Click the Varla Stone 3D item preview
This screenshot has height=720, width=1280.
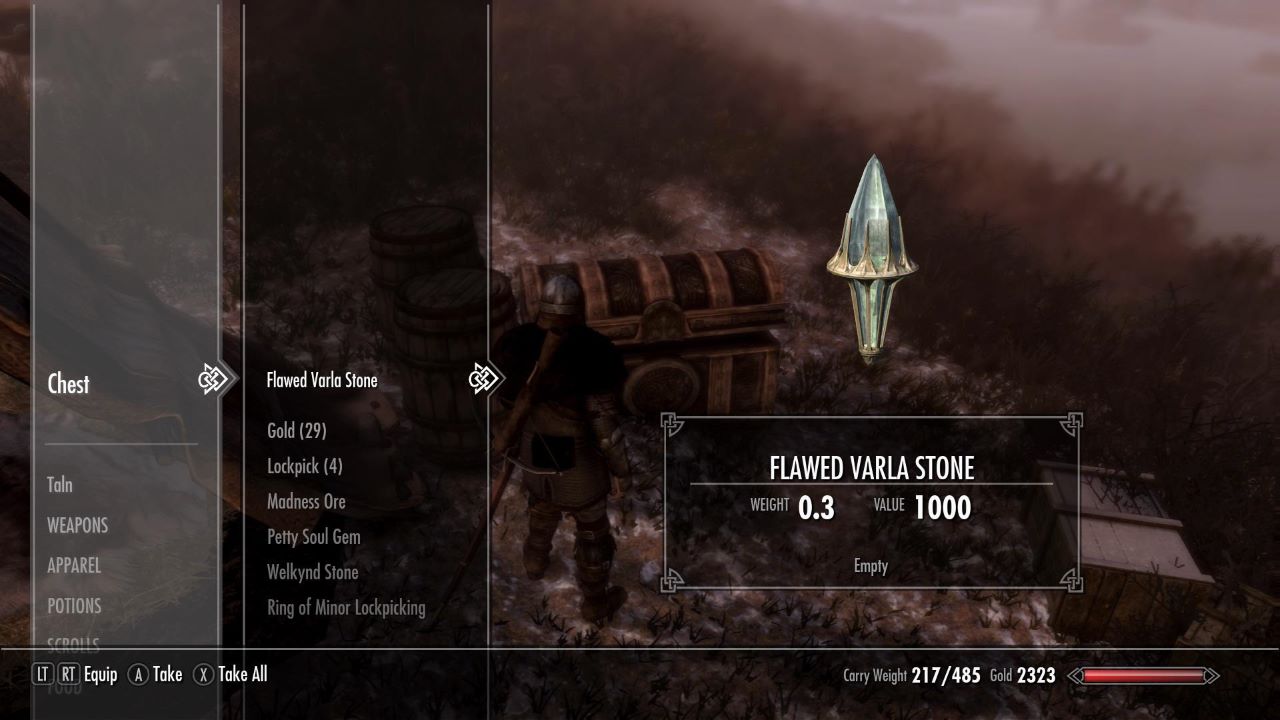[x=874, y=255]
